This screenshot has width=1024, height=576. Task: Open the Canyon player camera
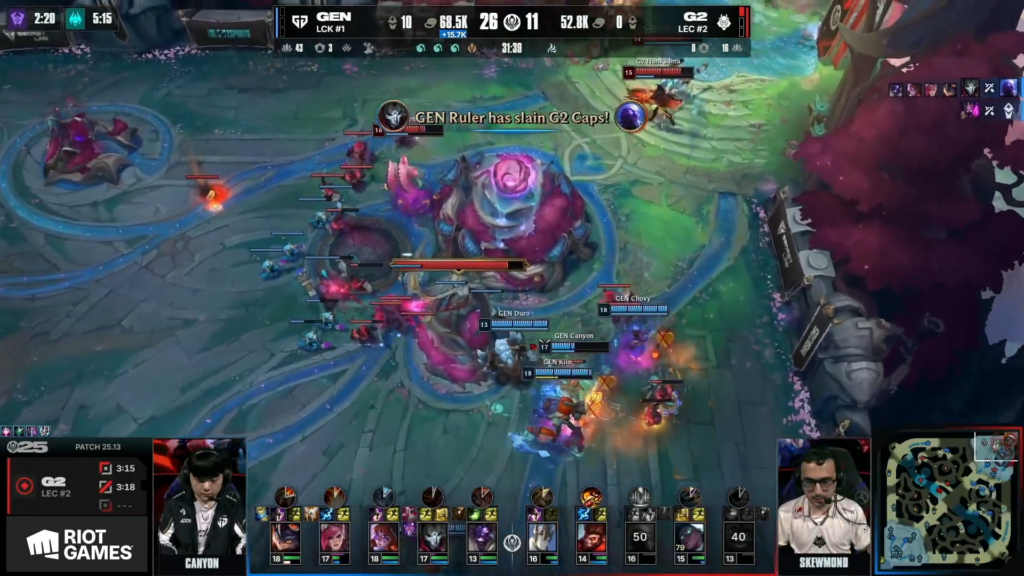(200, 502)
